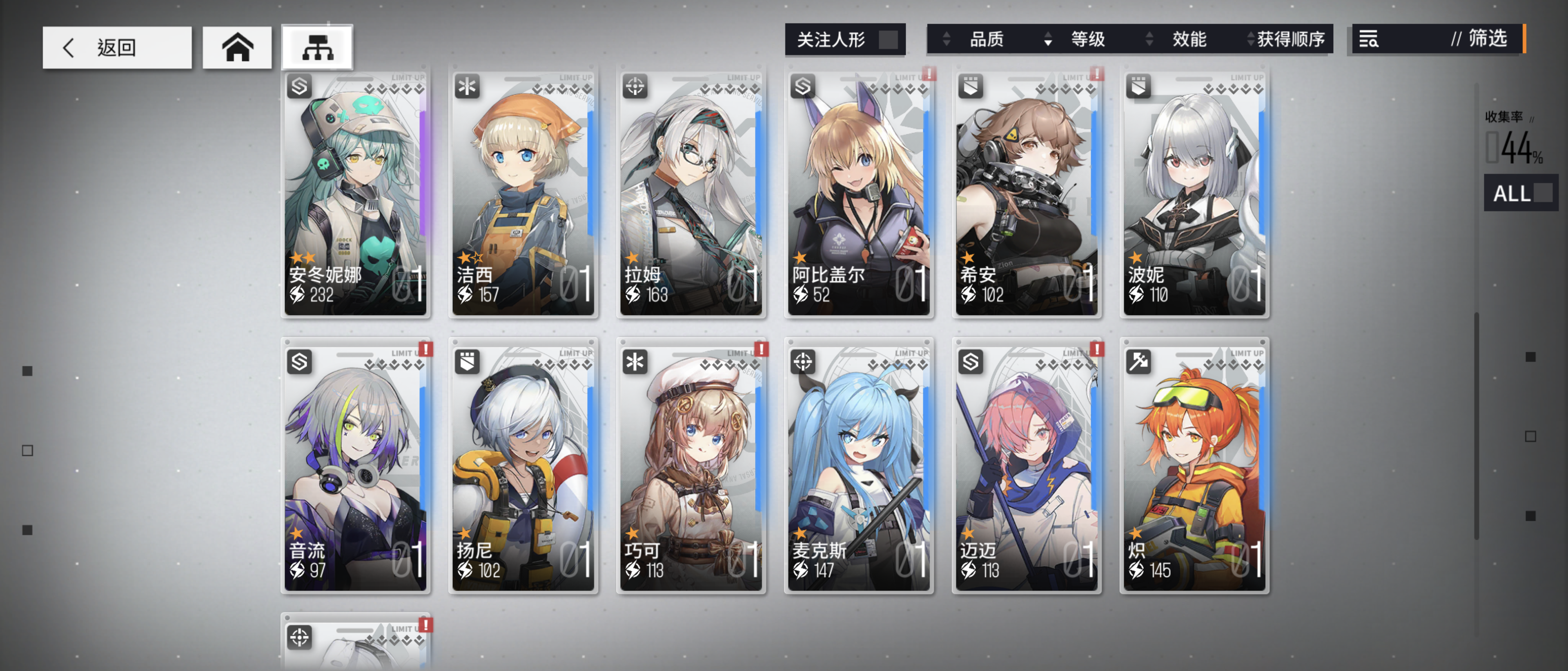The height and width of the screenshot is (671, 1568).
Task: Open the 获得顺序 sort dropdown
Action: click(1290, 40)
